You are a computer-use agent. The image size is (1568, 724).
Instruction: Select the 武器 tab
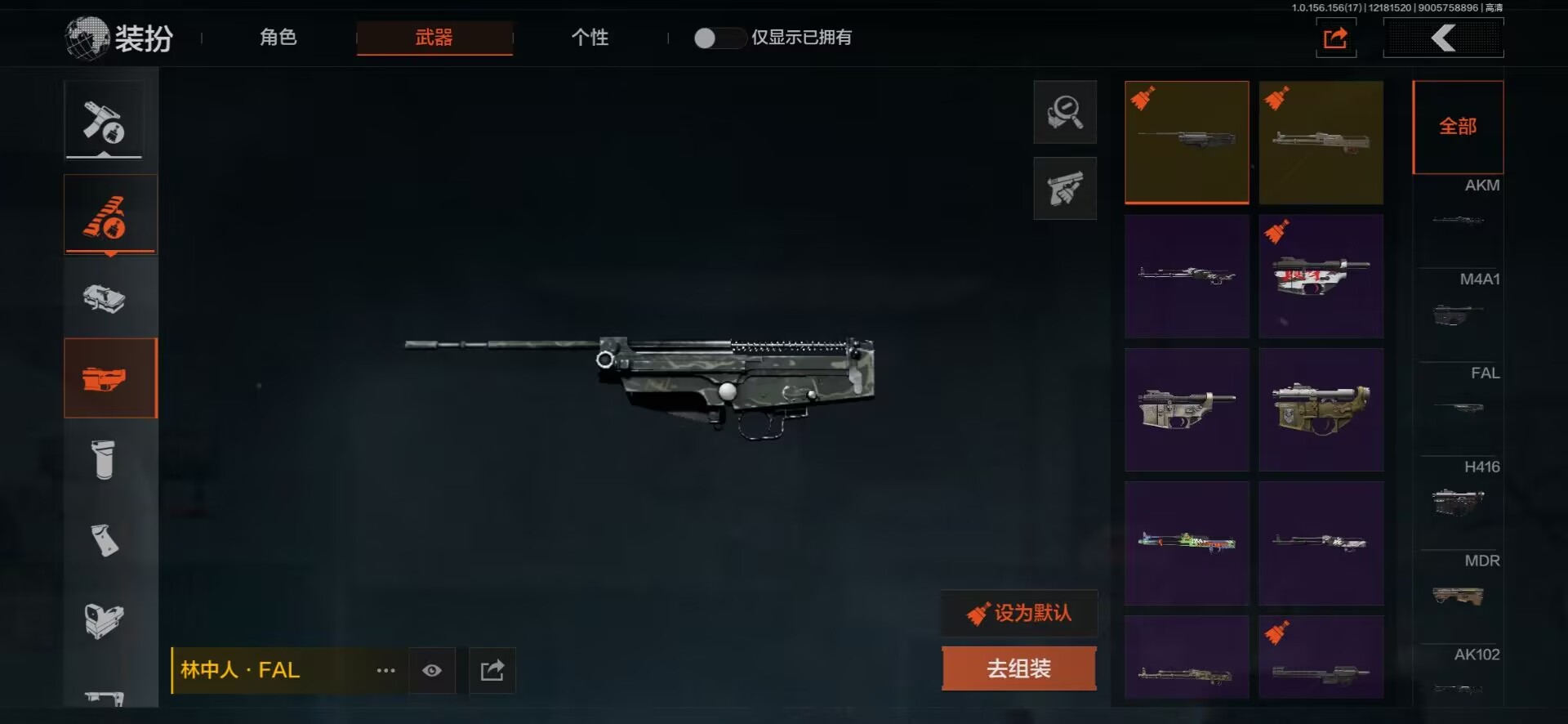click(x=434, y=38)
